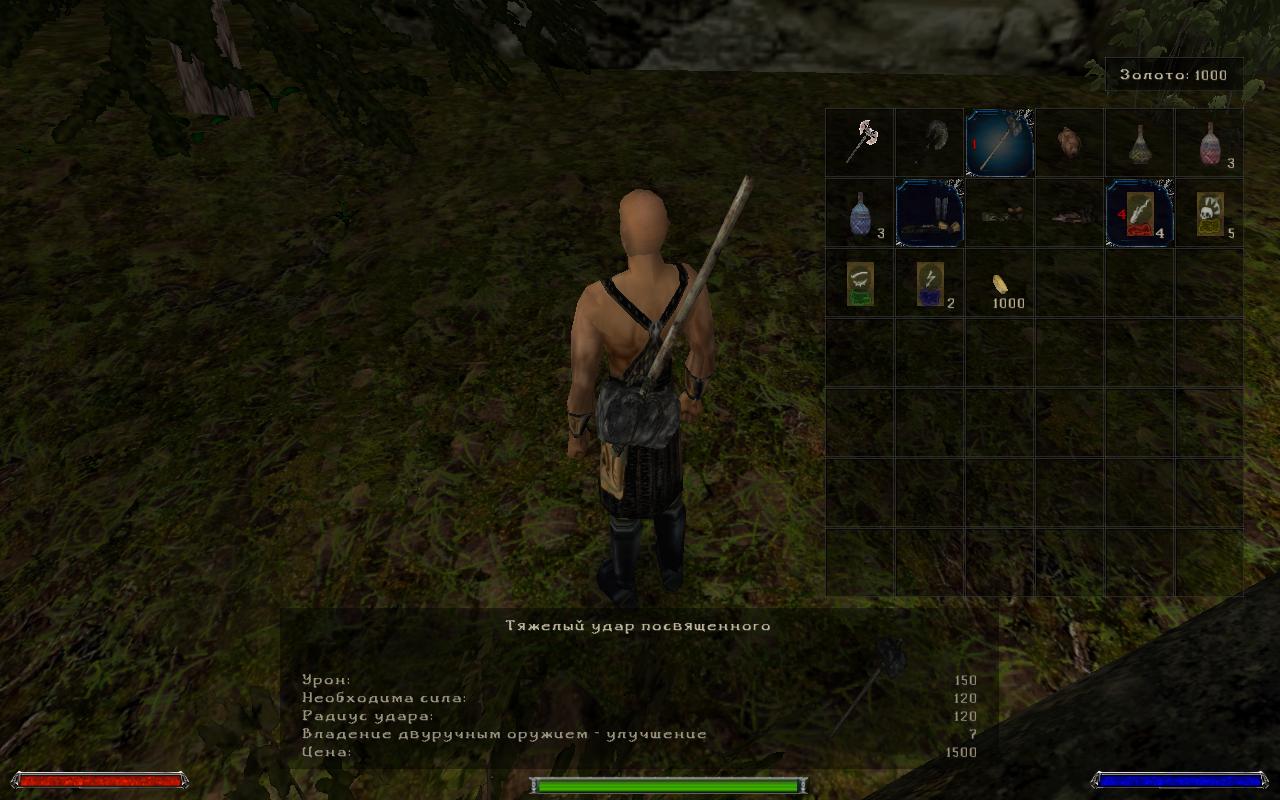Select the skull scroll stack of 5

pos(1209,213)
